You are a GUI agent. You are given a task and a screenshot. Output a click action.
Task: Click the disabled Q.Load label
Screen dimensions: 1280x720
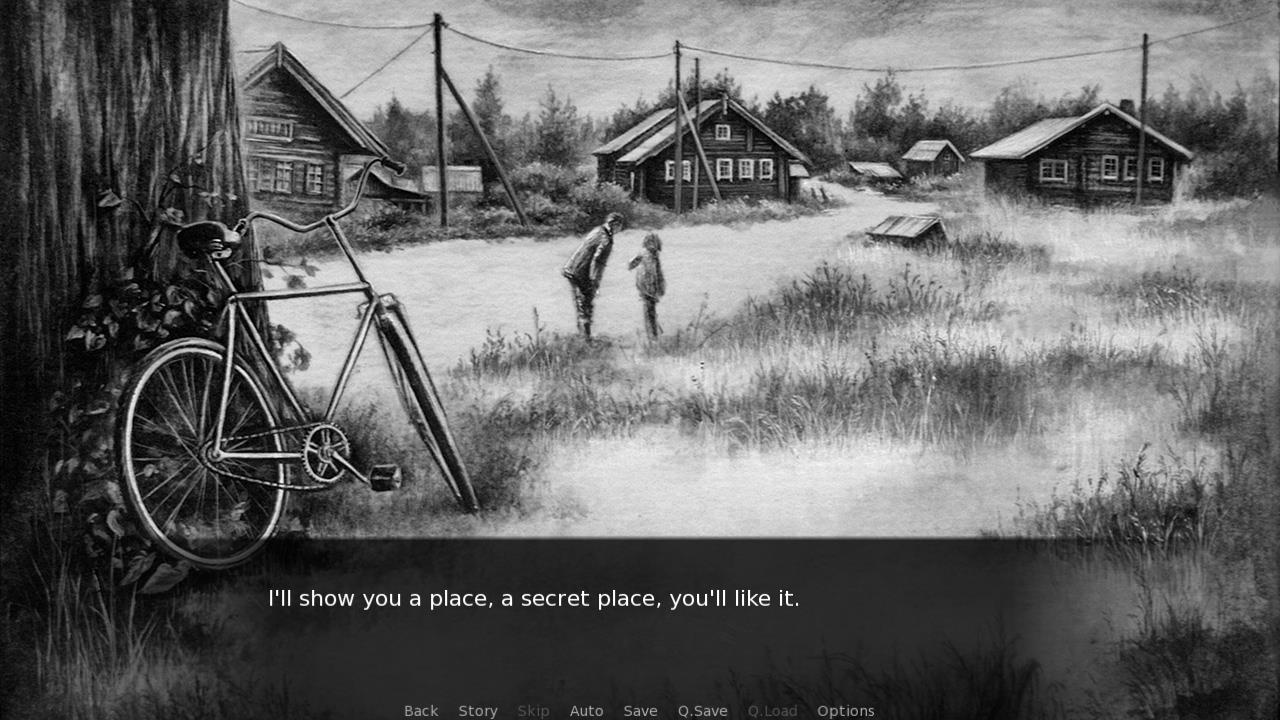[771, 711]
